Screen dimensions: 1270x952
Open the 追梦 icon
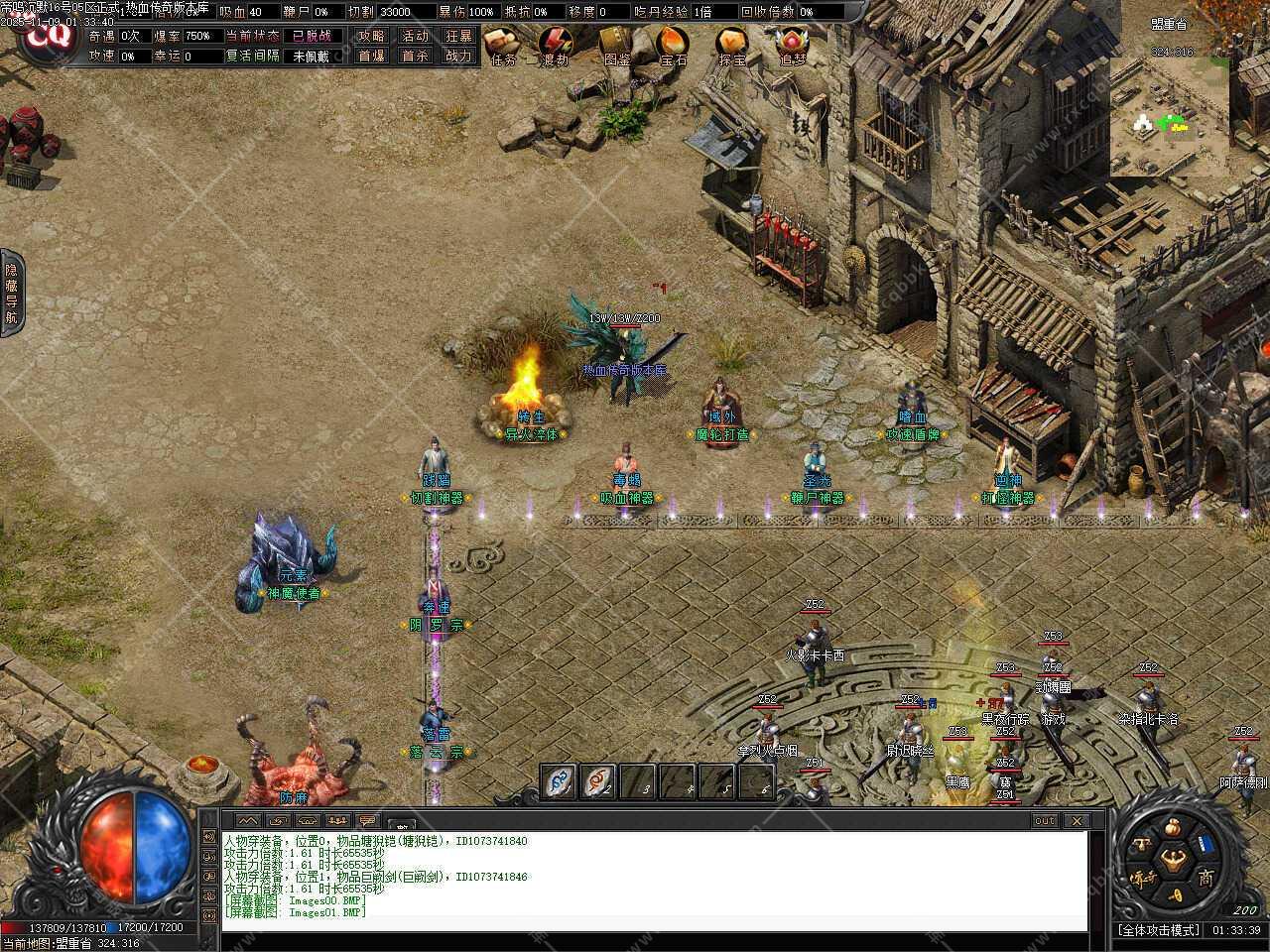click(x=792, y=44)
